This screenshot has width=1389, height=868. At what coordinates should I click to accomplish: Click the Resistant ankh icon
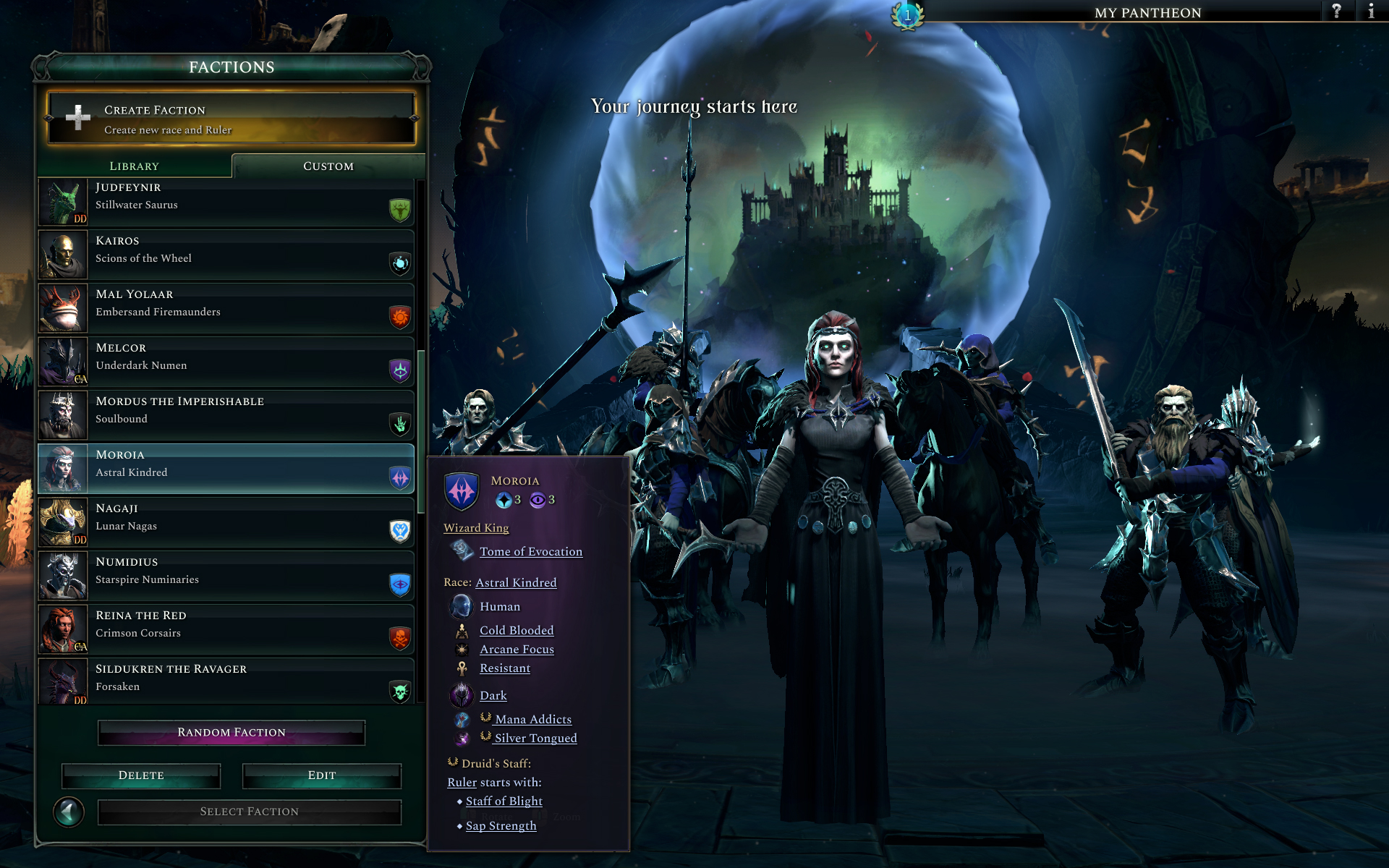point(463,668)
